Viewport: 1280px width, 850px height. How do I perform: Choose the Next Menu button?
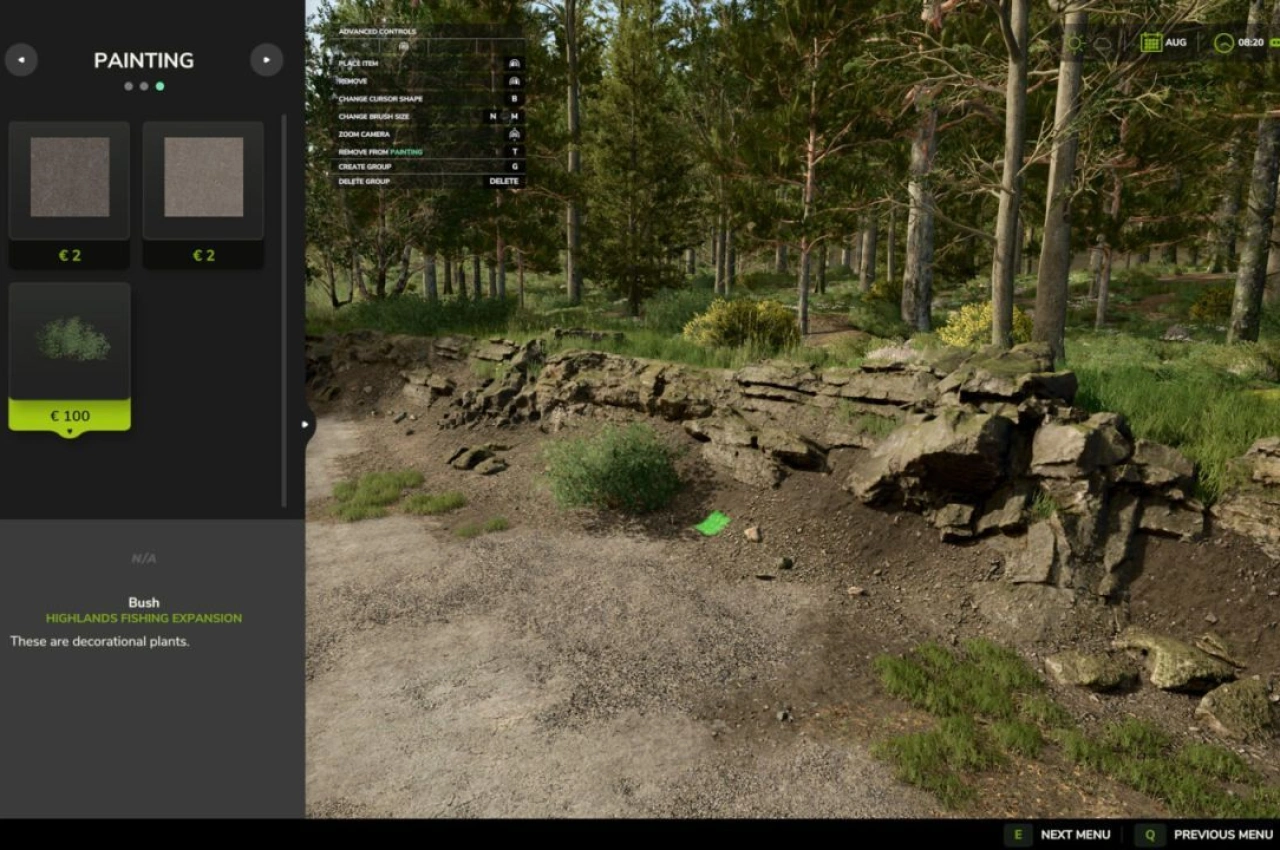tap(1061, 835)
